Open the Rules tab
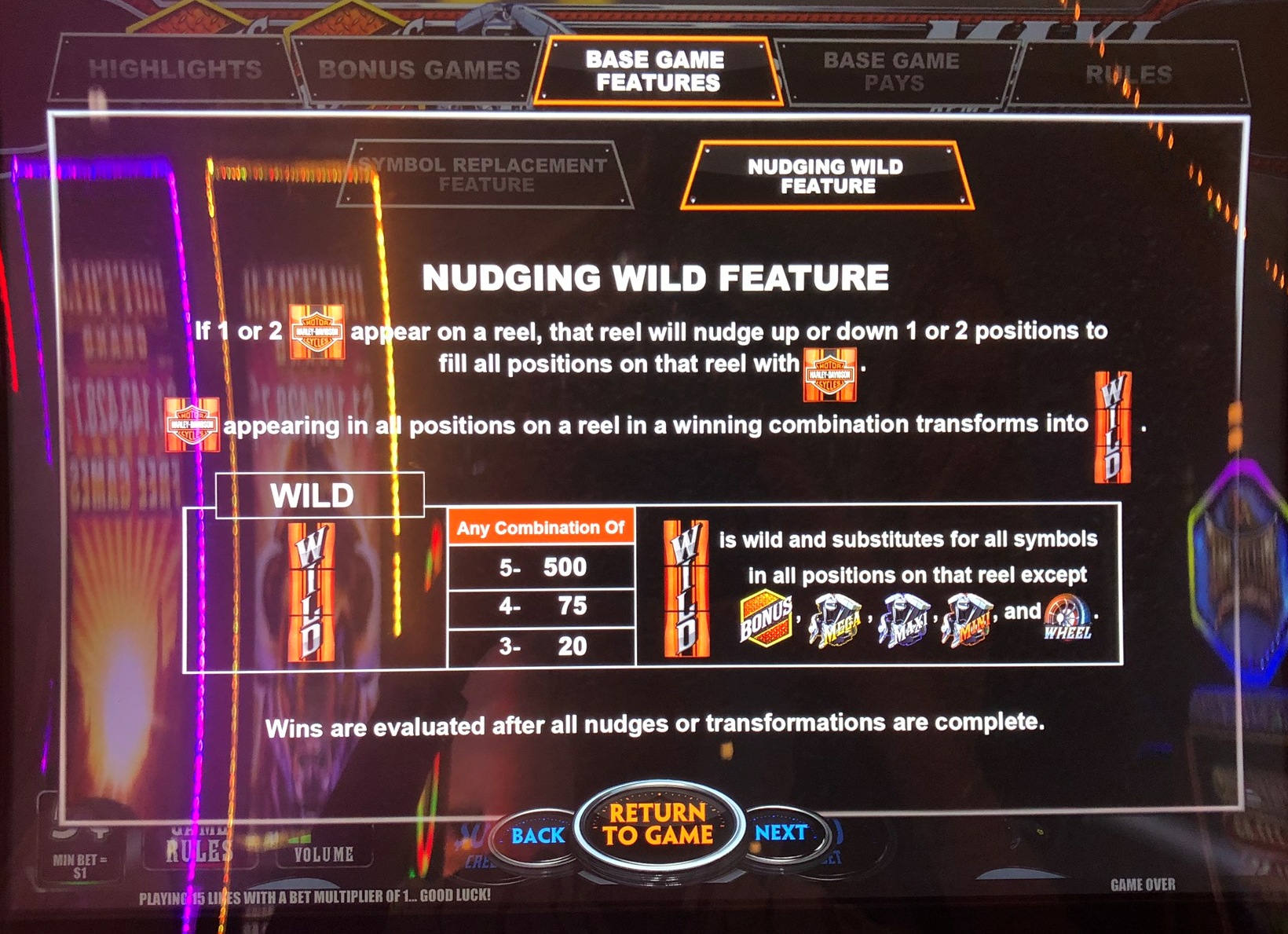This screenshot has width=1288, height=934. pos(1128,75)
